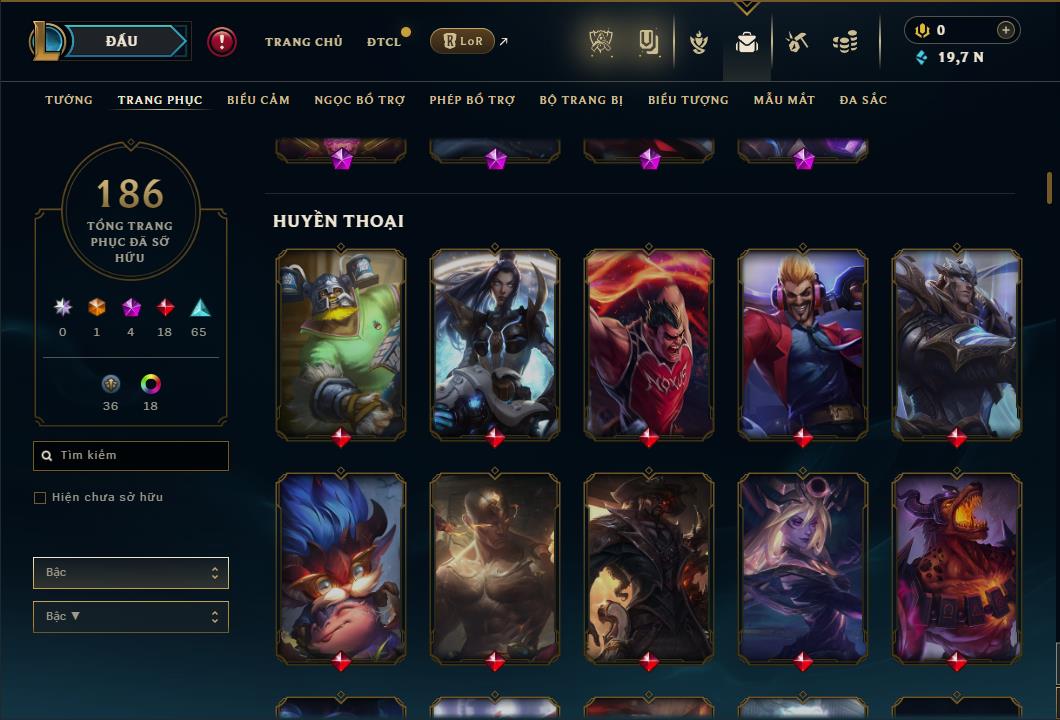Select the PHÉP BỔ TRỢ tab
Image resolution: width=1060 pixels, height=720 pixels.
click(472, 100)
